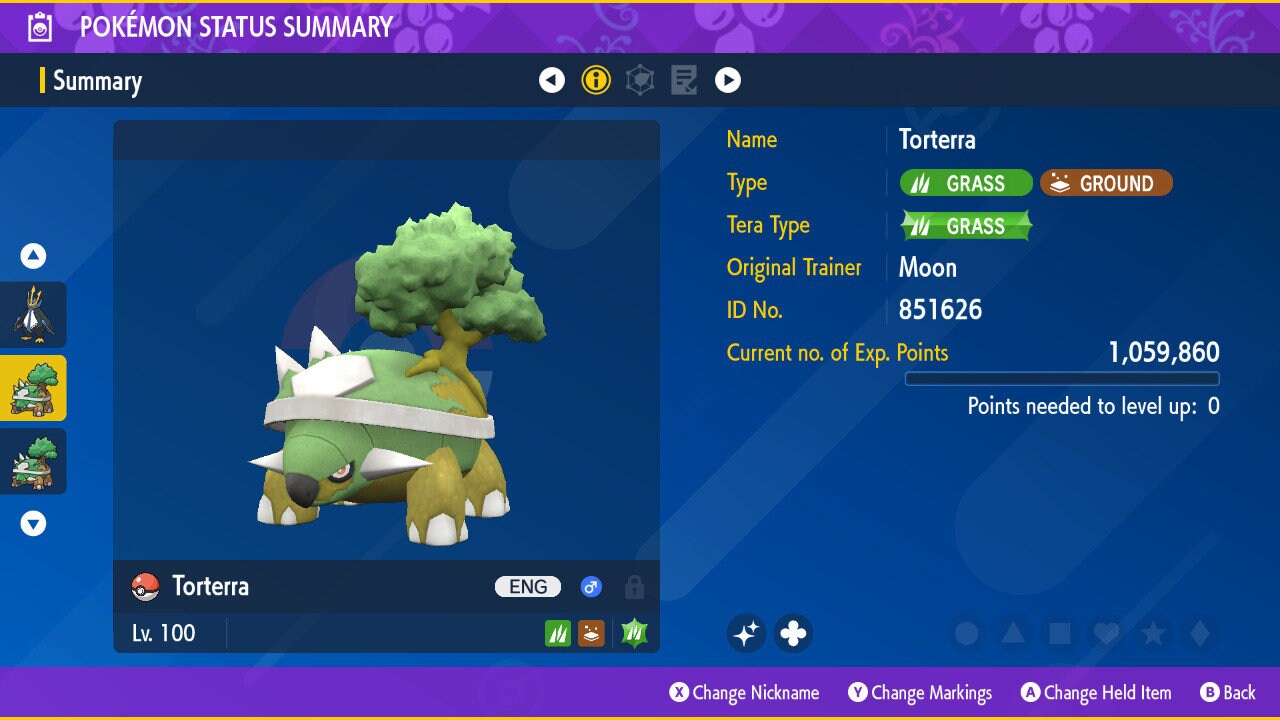The height and width of the screenshot is (720, 1280).
Task: Select the lower Torterra party thumbnail
Action: click(x=33, y=461)
